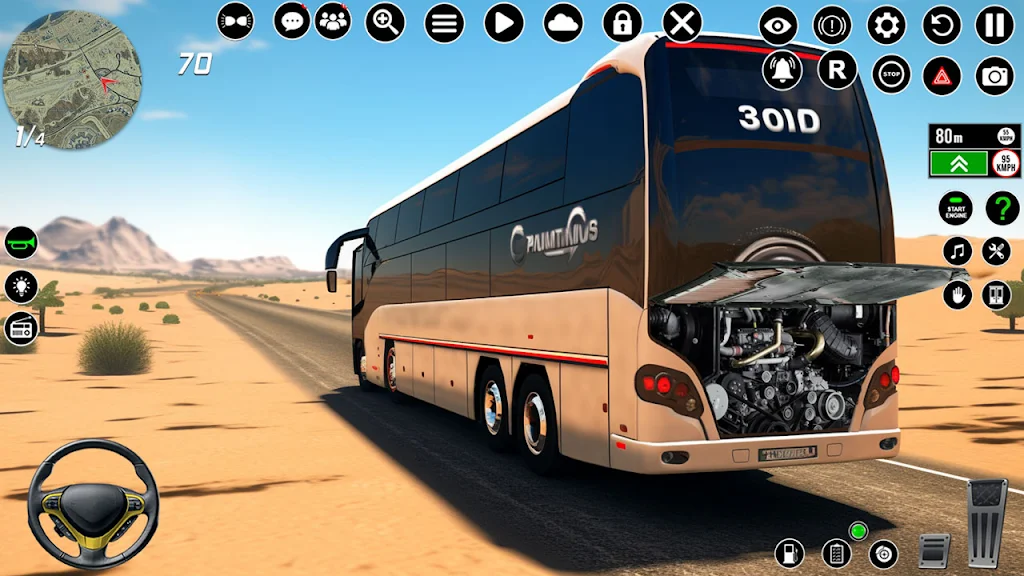Click the magnifier zoom-in icon

point(385,22)
